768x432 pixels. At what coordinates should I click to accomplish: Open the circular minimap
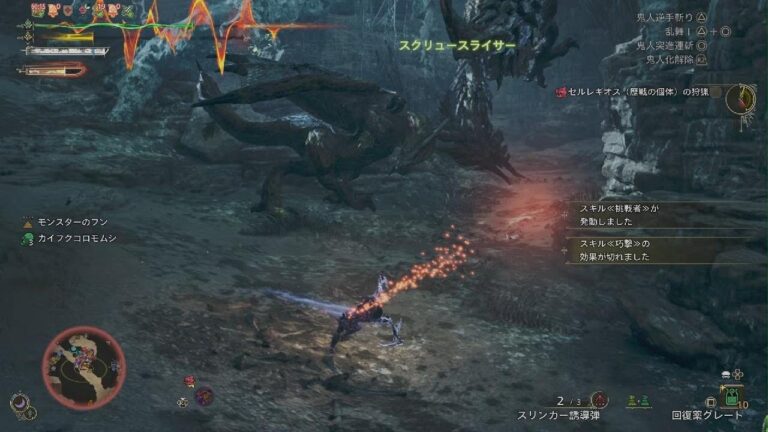click(x=84, y=367)
